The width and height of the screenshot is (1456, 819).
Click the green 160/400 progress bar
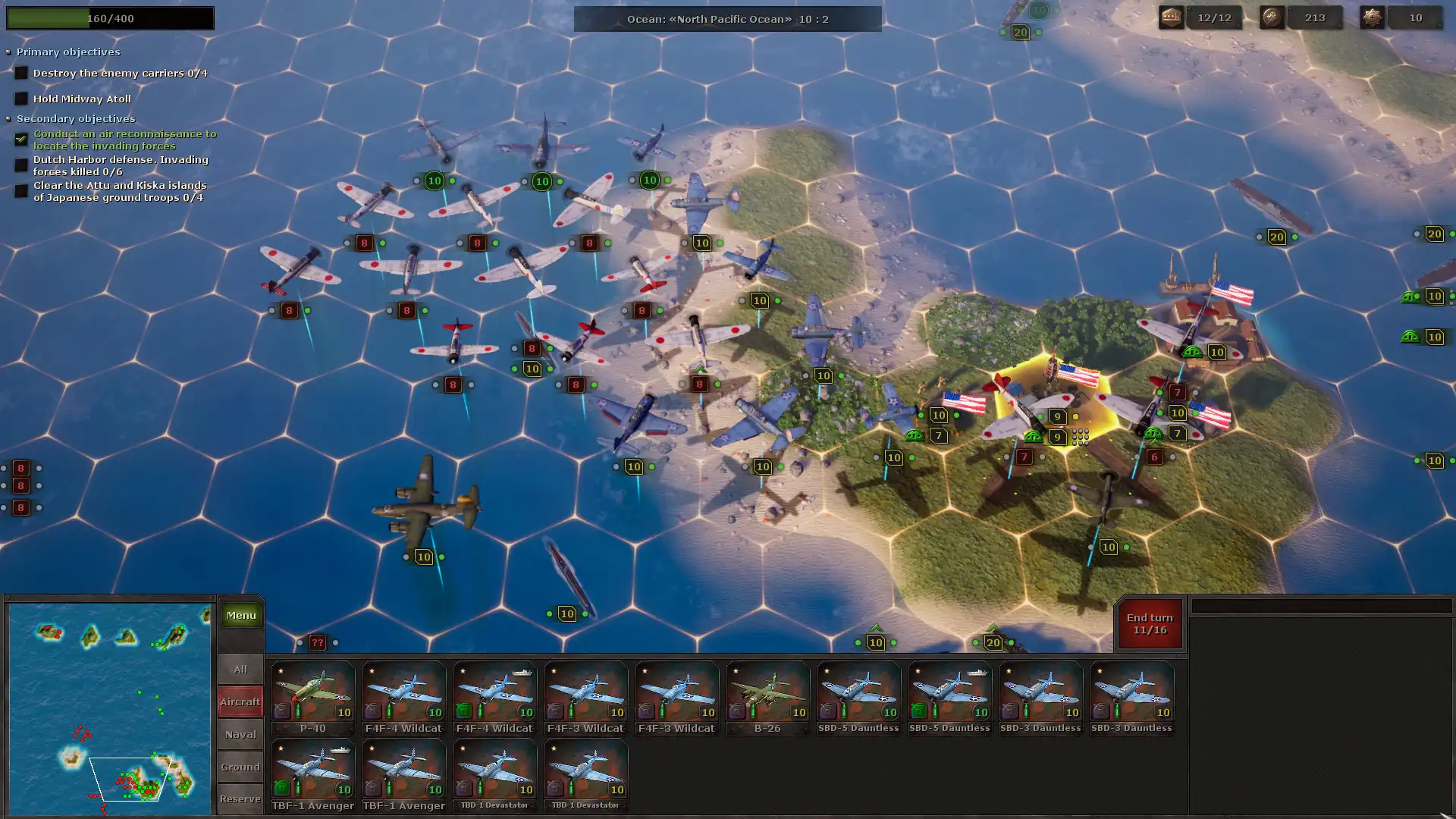point(110,18)
